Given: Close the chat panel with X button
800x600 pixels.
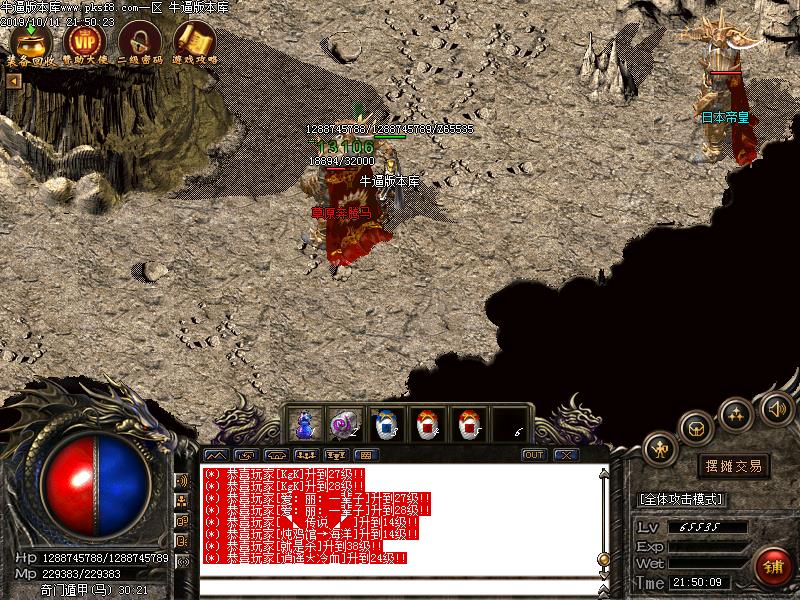Looking at the screenshot, I should point(567,455).
